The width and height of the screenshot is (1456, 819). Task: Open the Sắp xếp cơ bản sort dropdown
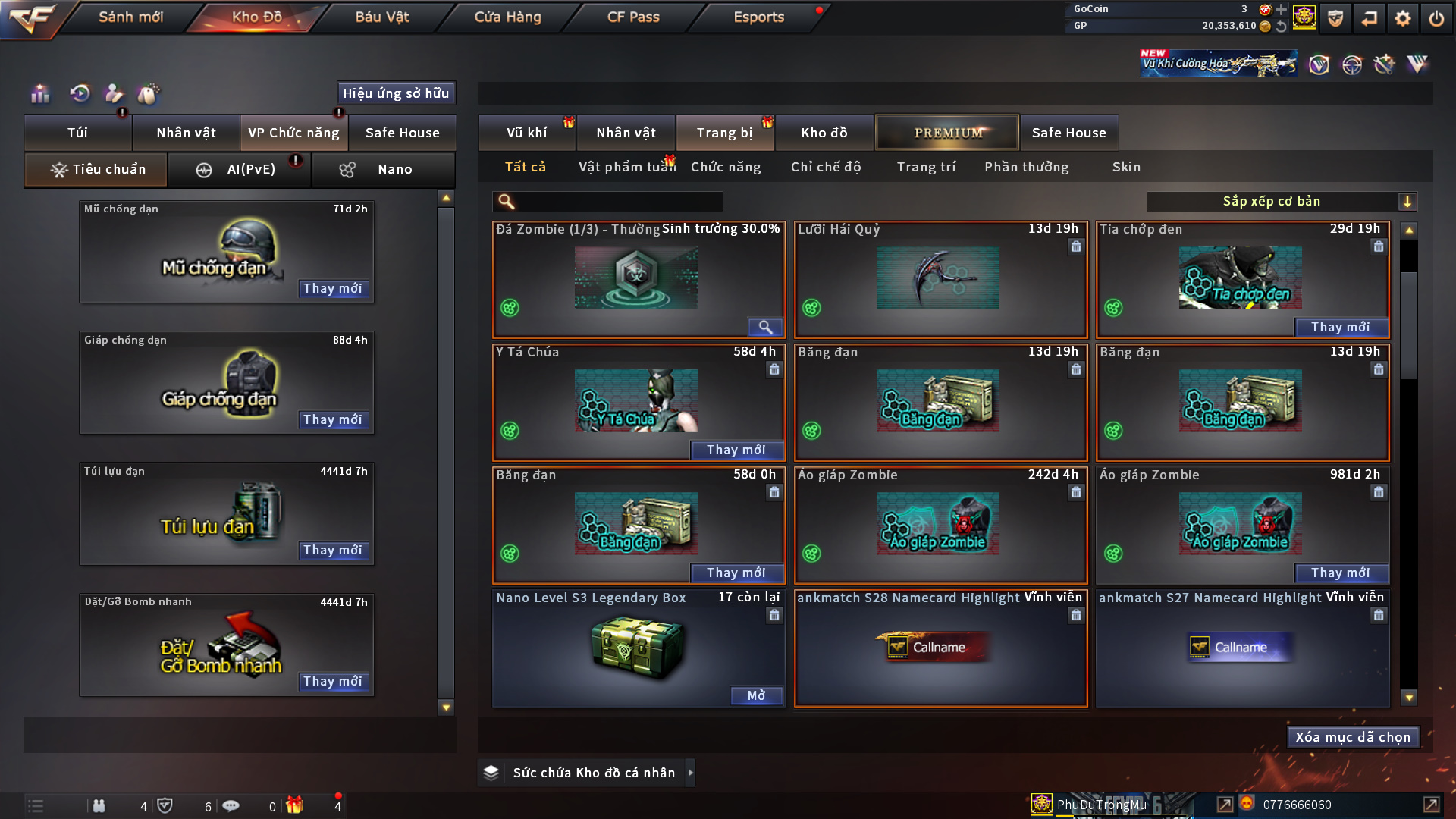coord(1281,202)
